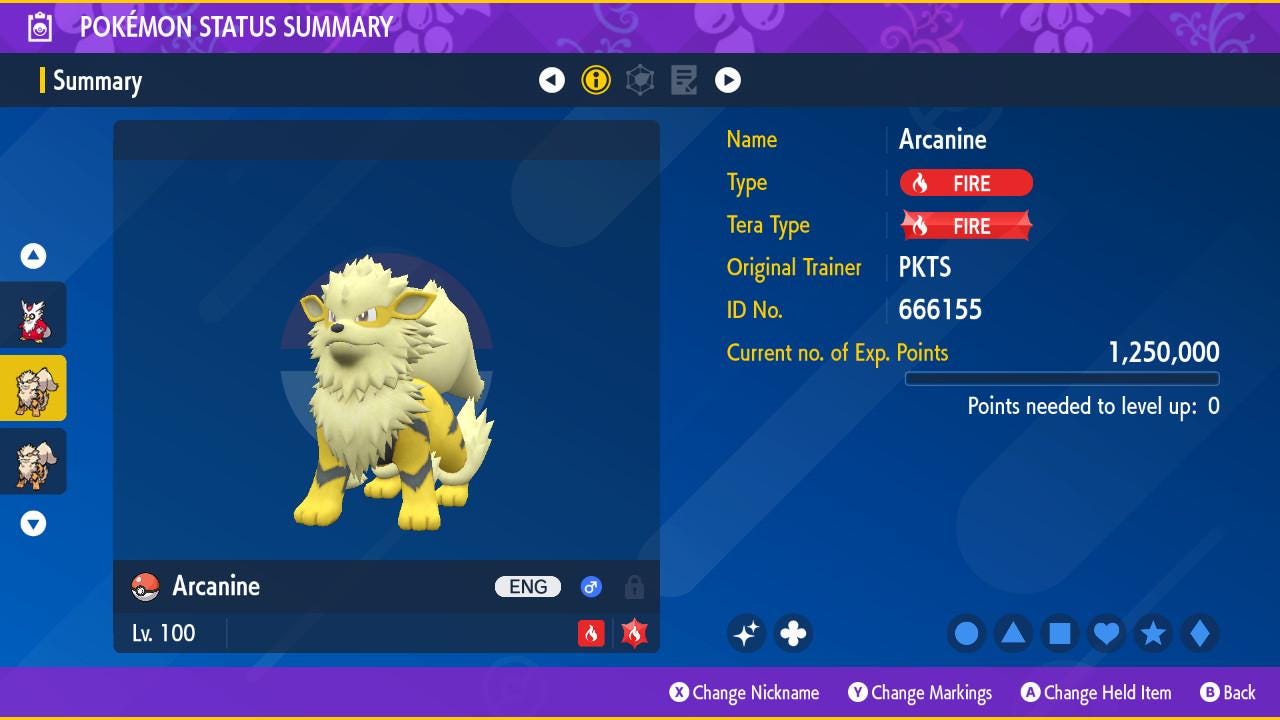The width and height of the screenshot is (1280, 720).
Task: Toggle the square marking
Action: pyautogui.click(x=1060, y=633)
